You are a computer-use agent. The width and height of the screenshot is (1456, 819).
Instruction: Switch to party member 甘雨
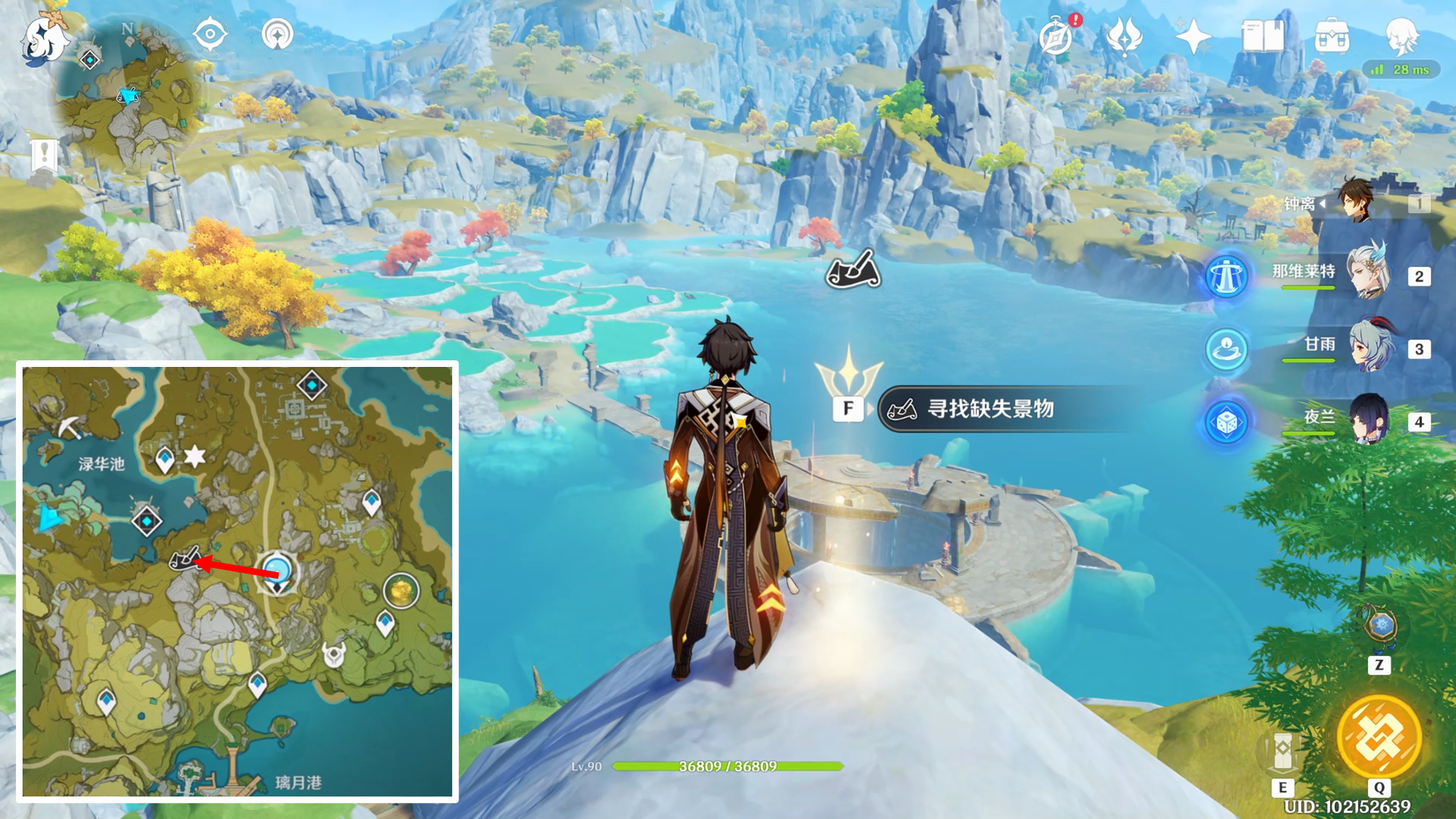(x=1370, y=347)
